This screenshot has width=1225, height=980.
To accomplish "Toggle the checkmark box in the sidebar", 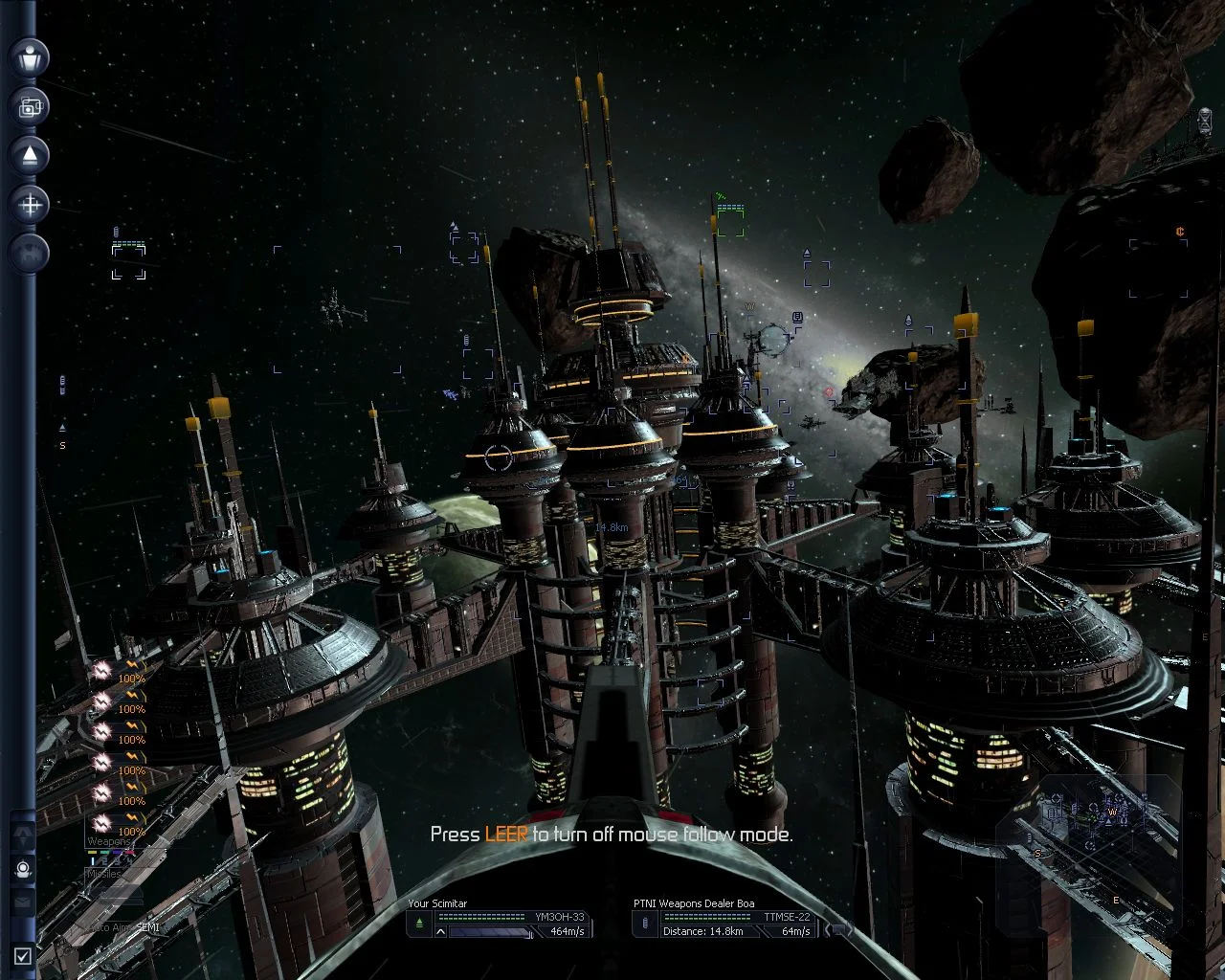I will coord(23,954).
